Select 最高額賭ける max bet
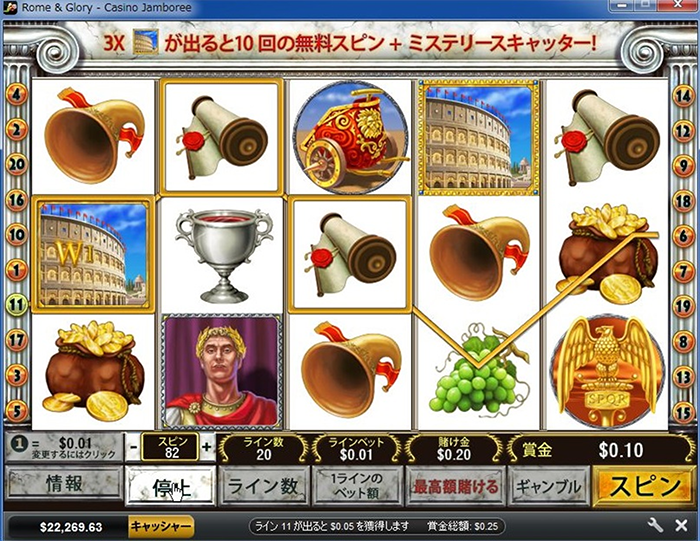Viewport: 700px width, 541px height. pyautogui.click(x=453, y=488)
